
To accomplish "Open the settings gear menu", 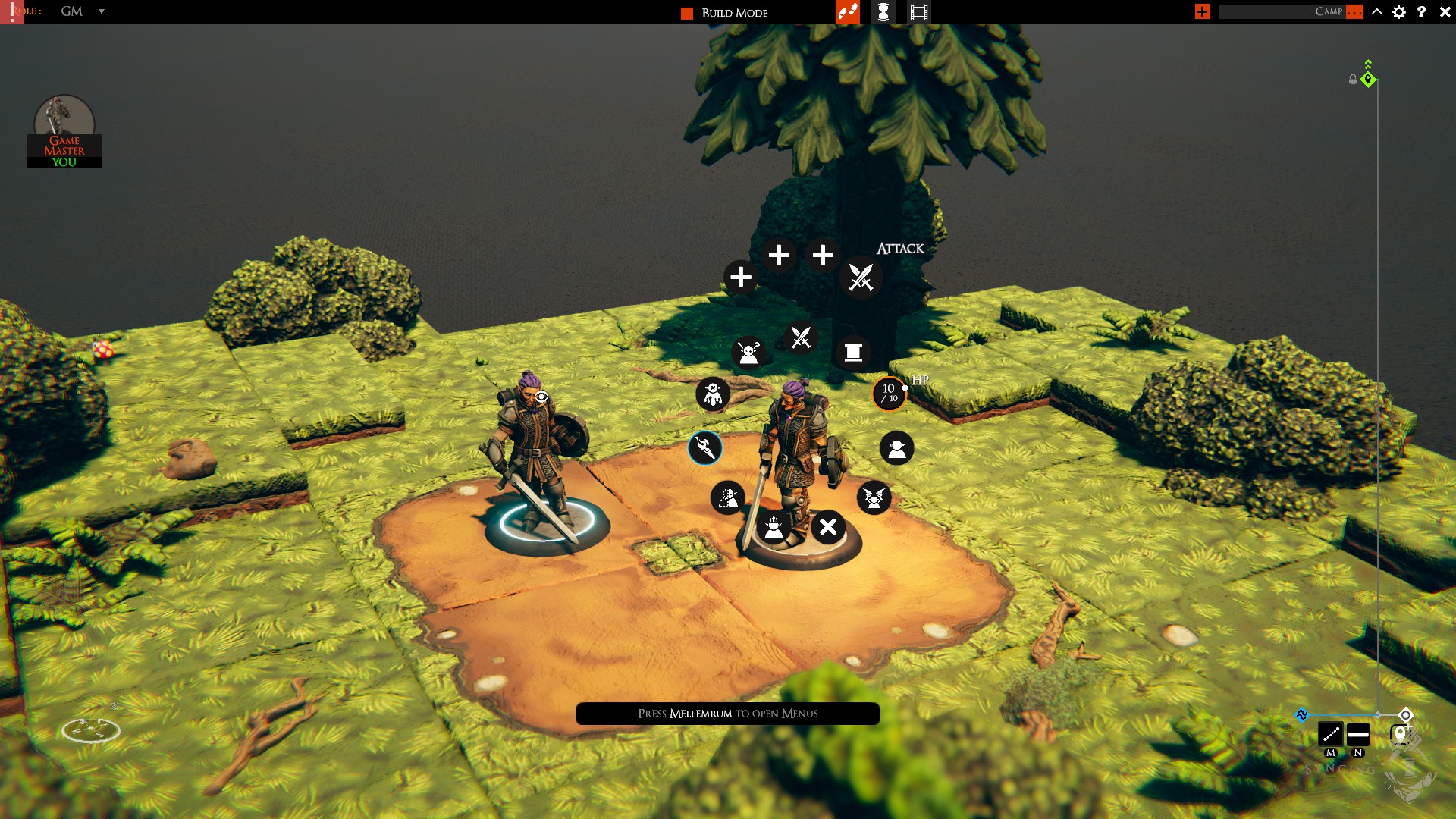I will [x=1399, y=12].
